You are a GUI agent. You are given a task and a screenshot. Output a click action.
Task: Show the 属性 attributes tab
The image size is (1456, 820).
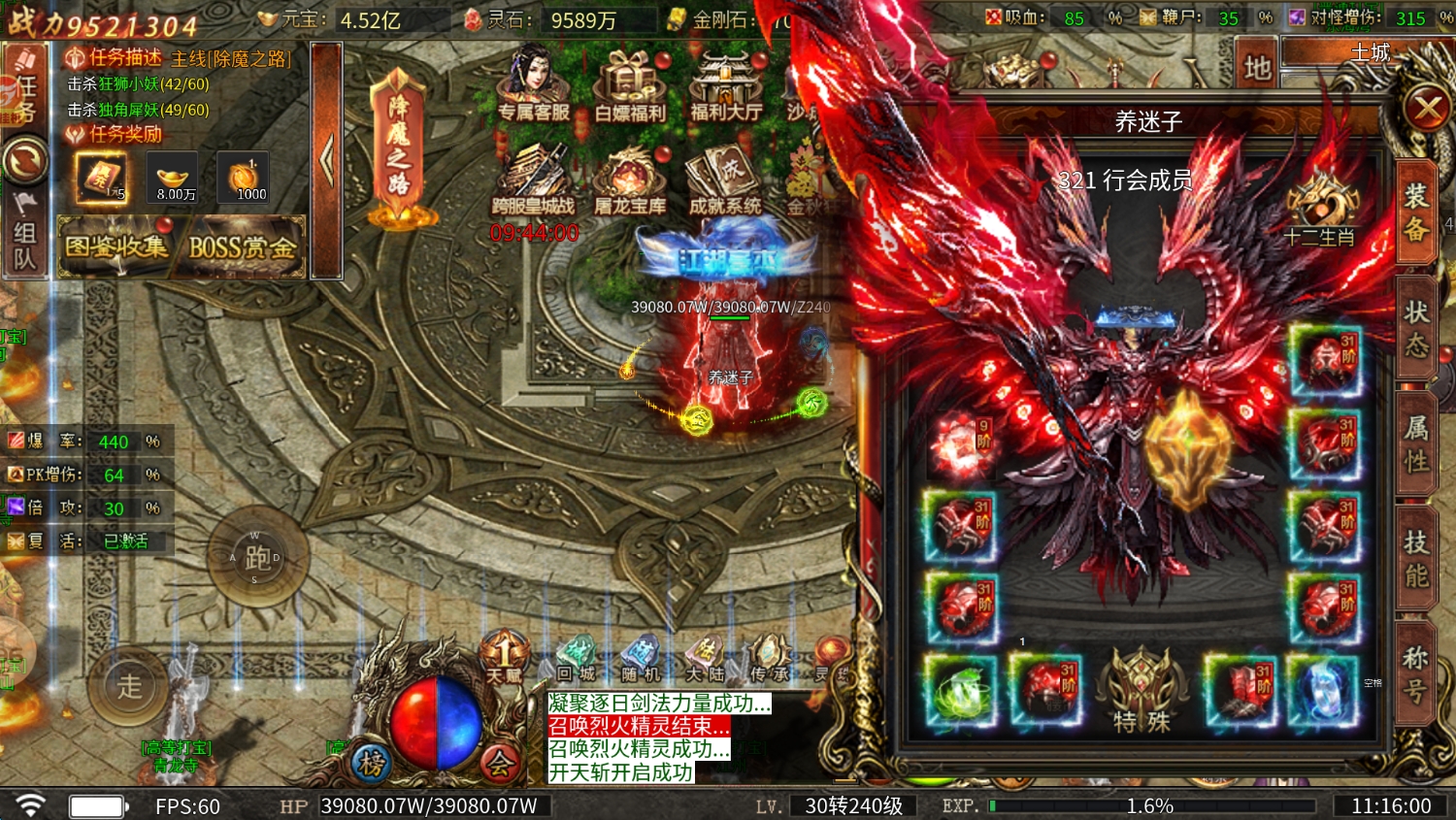pos(1416,443)
